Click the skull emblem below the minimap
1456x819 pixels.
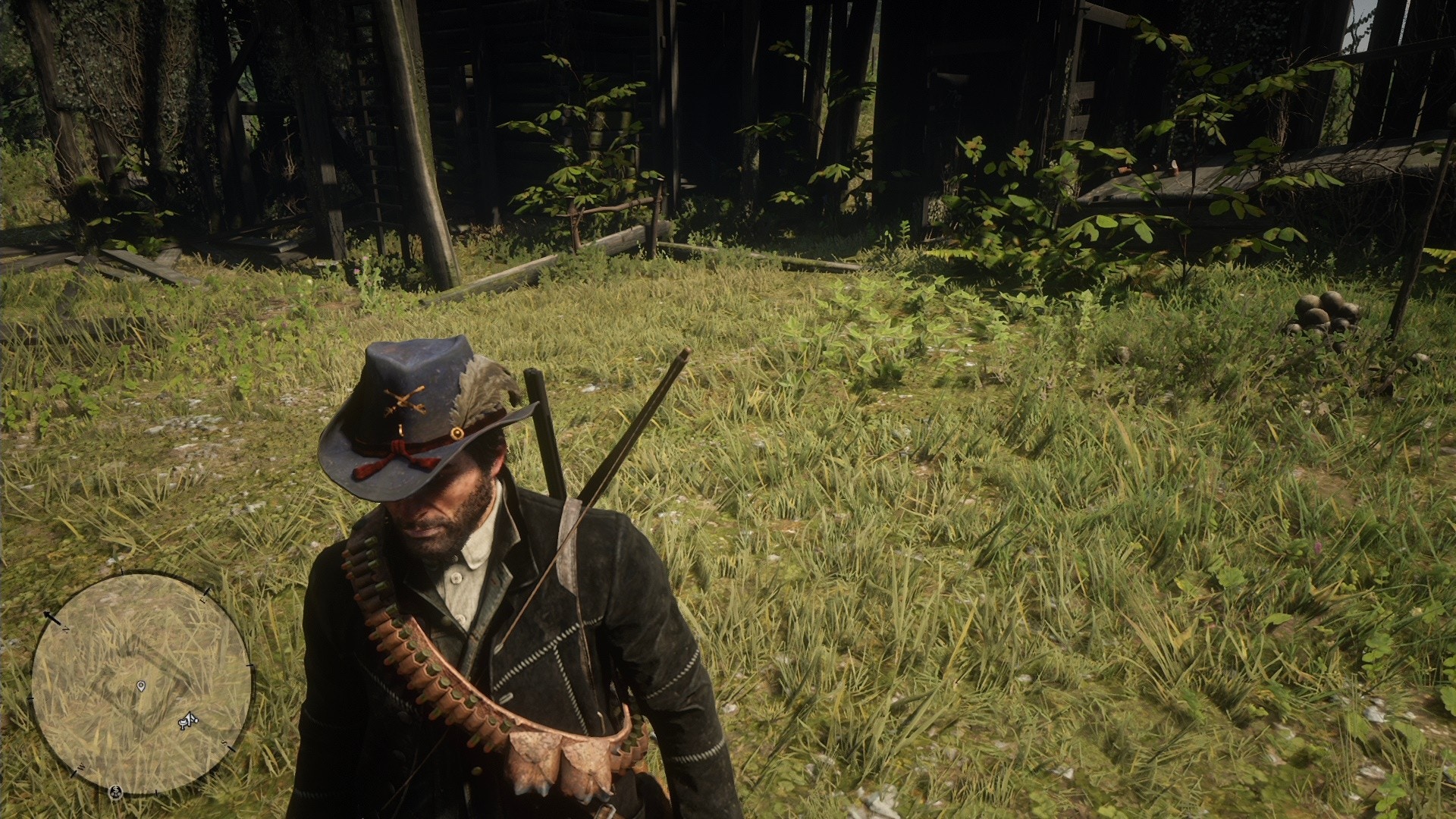click(115, 792)
